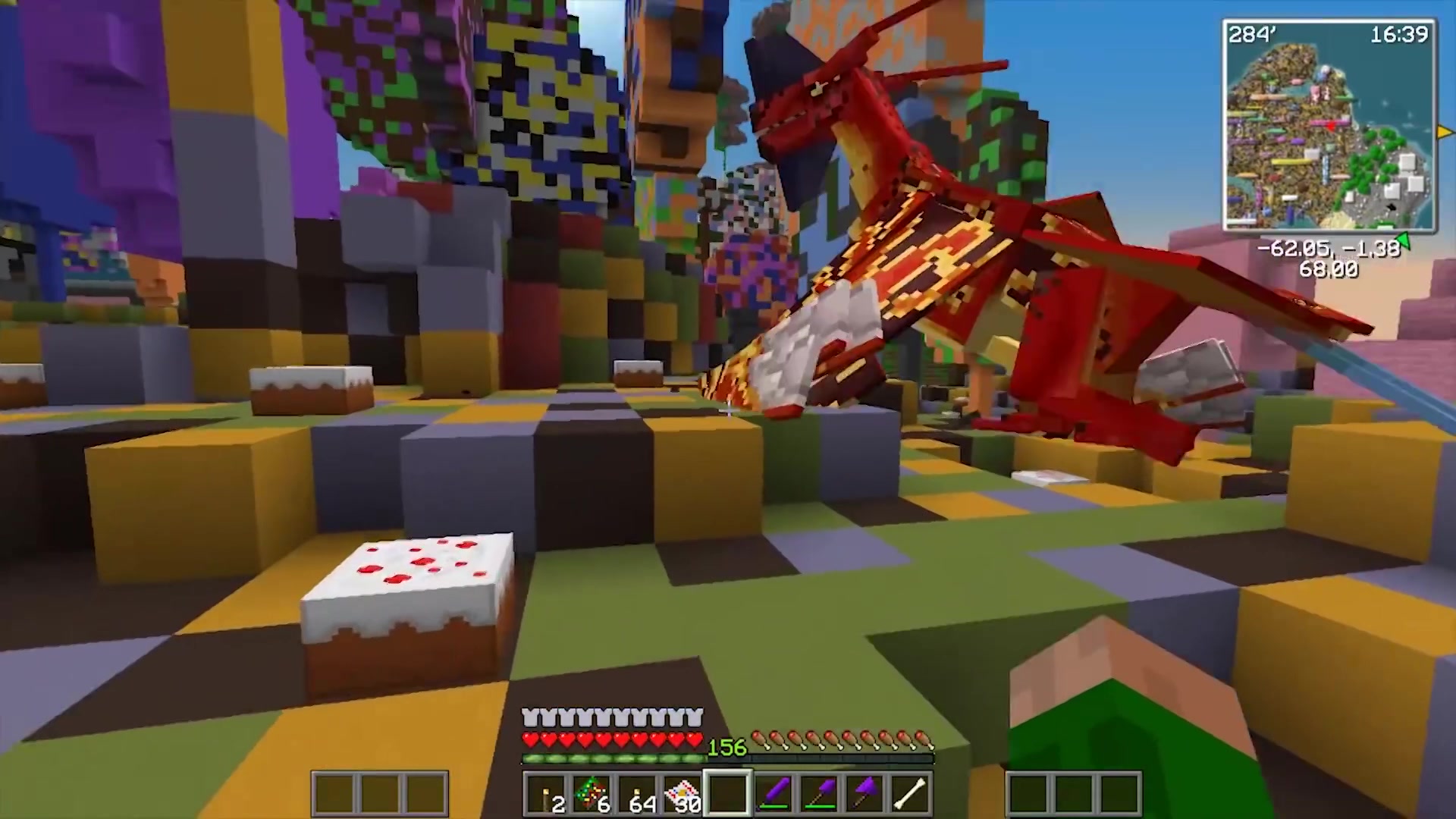
Task: Click the yellow waypoint arrow beside the minimap
Action: [1447, 132]
